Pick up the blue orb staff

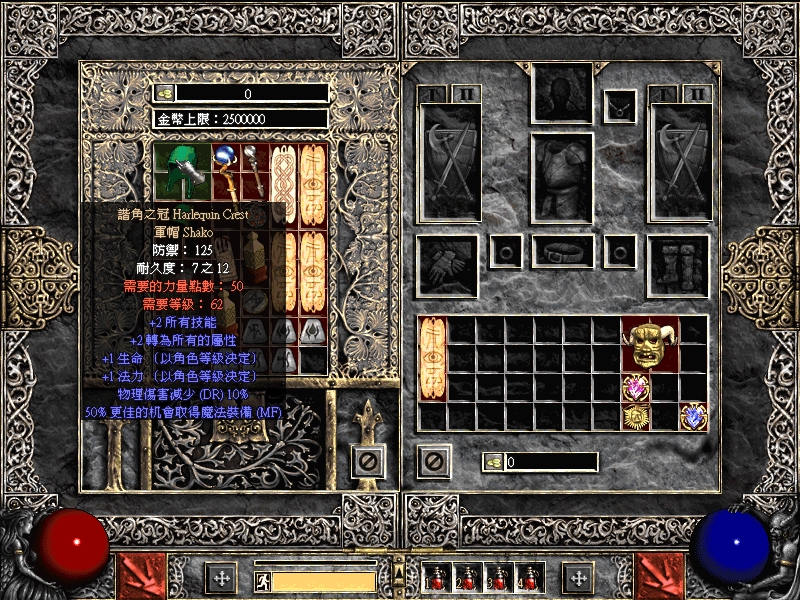(x=227, y=168)
